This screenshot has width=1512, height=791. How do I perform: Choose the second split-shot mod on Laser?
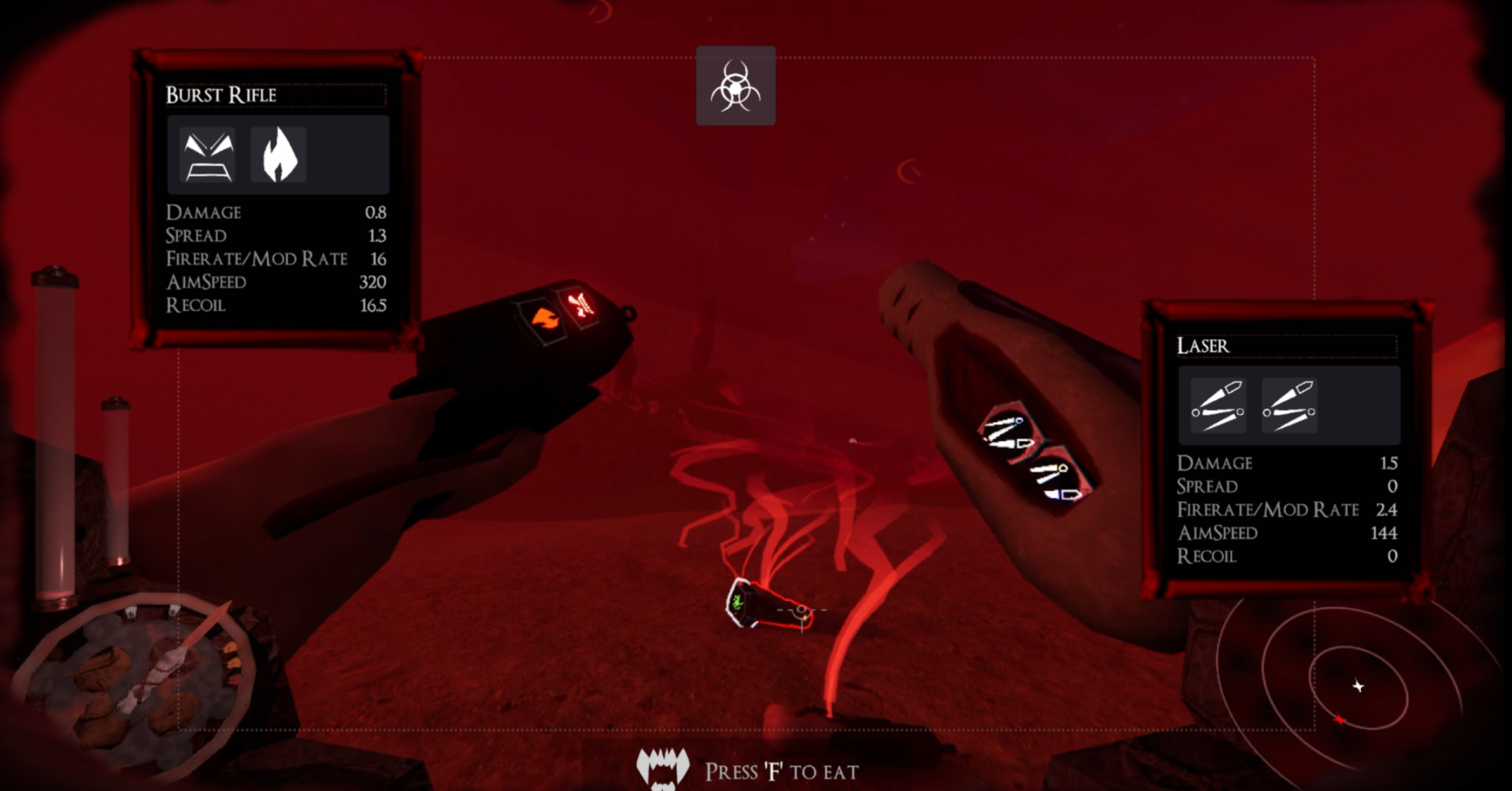click(1289, 406)
